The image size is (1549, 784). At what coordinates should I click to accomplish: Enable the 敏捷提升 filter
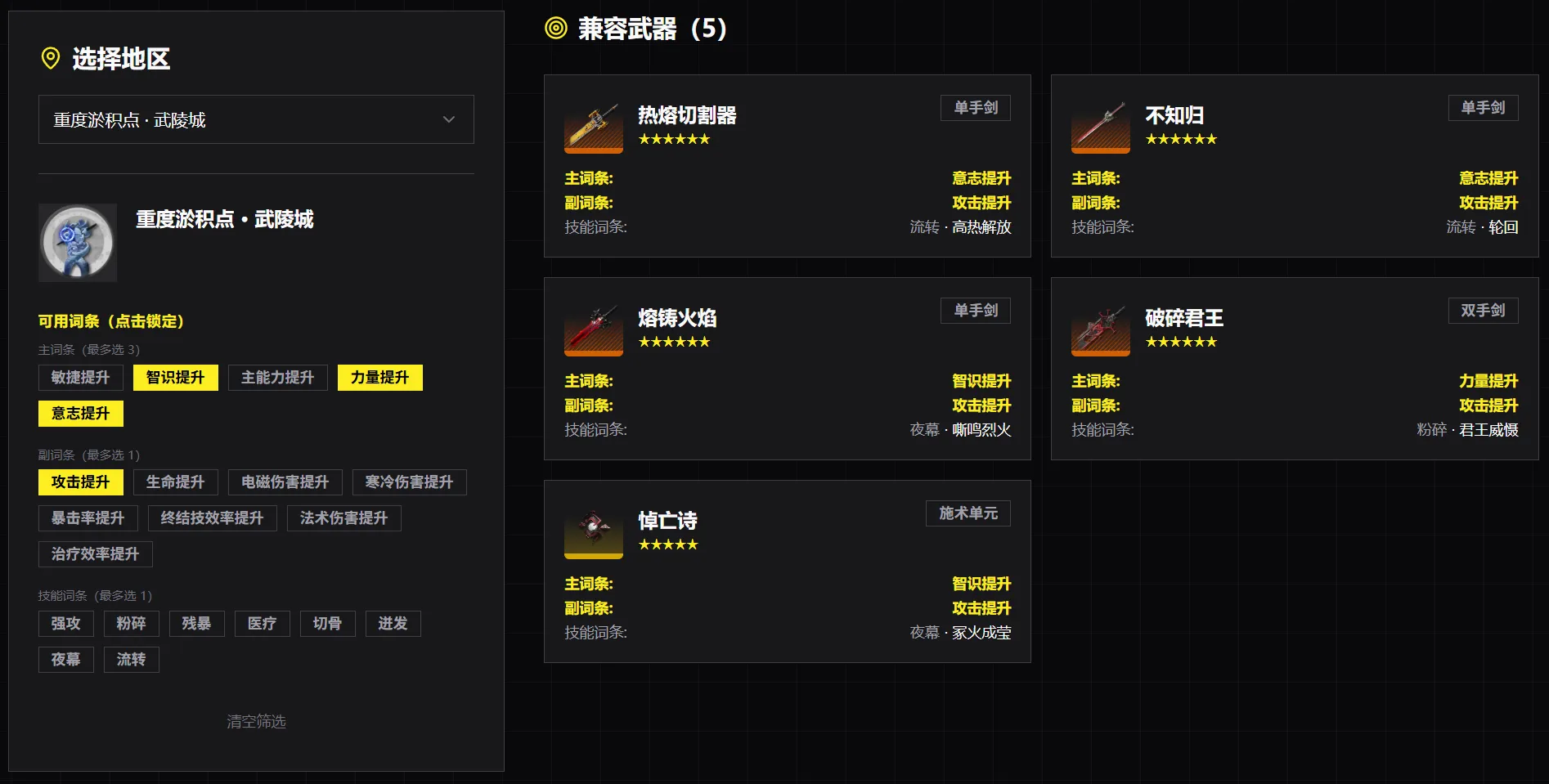click(x=79, y=377)
